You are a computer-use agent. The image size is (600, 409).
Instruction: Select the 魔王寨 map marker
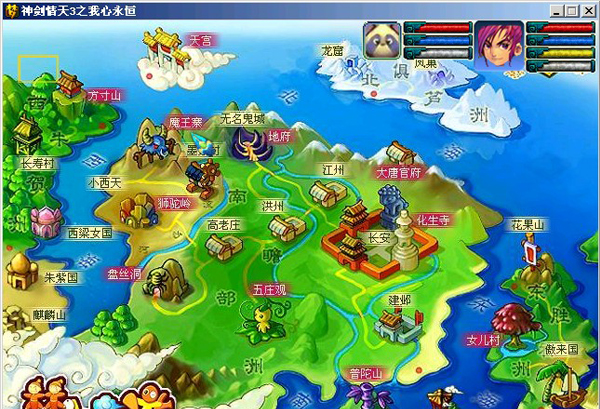coord(185,122)
